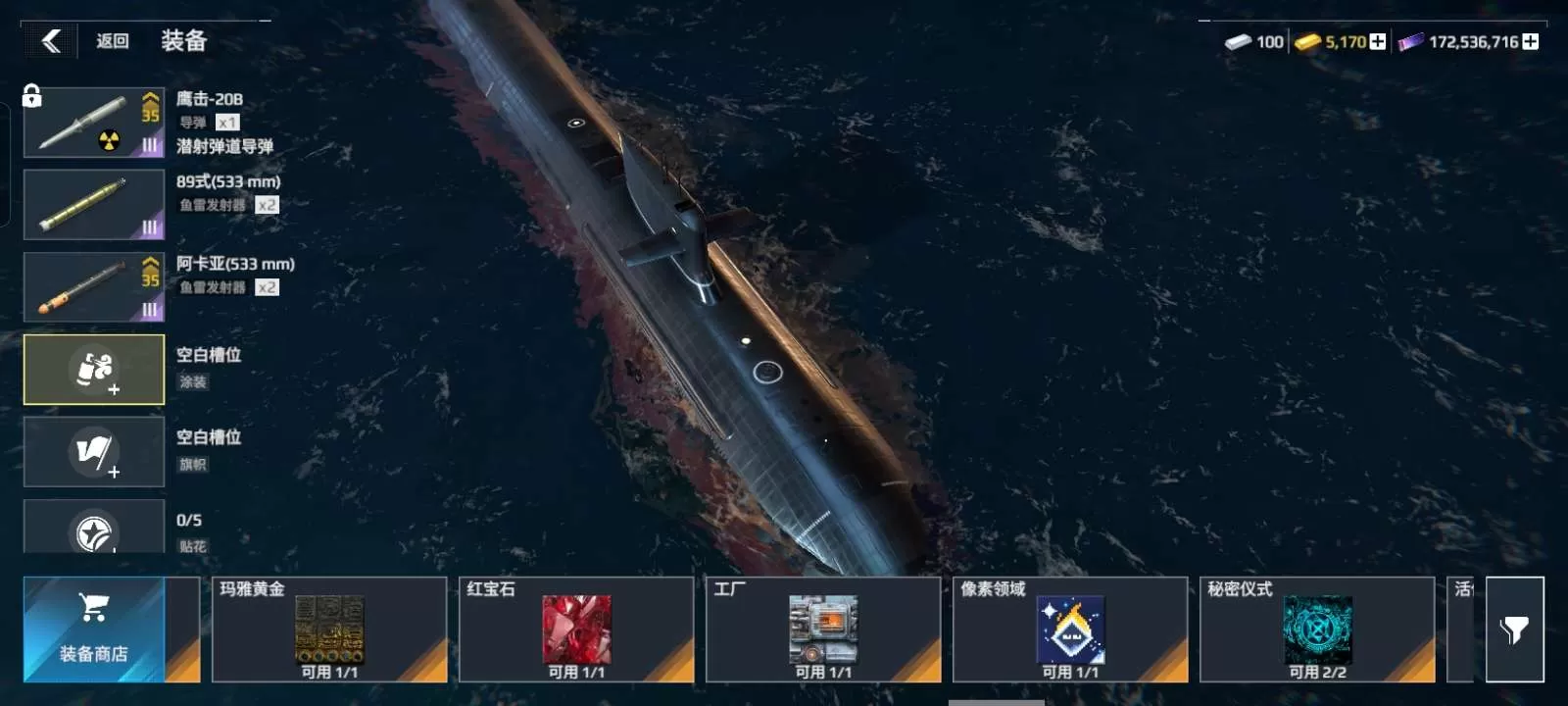Open the 贴花 decal slot
This screenshot has height=706, width=1568.
pos(93,528)
